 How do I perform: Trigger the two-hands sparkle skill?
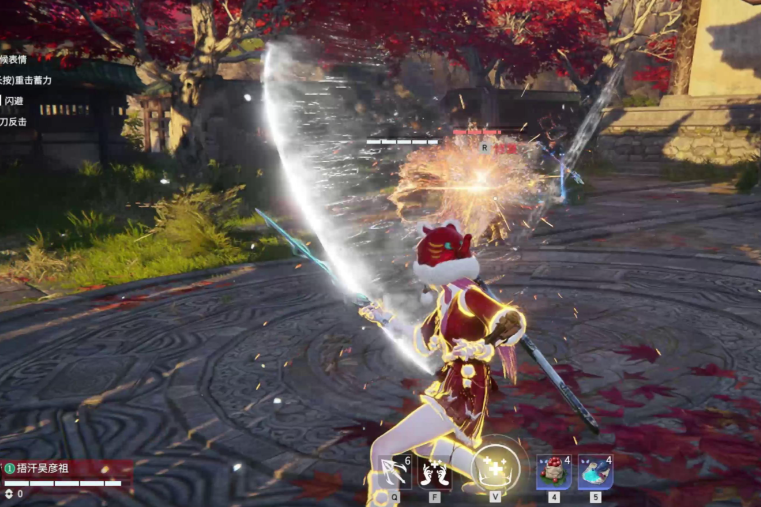[434, 471]
